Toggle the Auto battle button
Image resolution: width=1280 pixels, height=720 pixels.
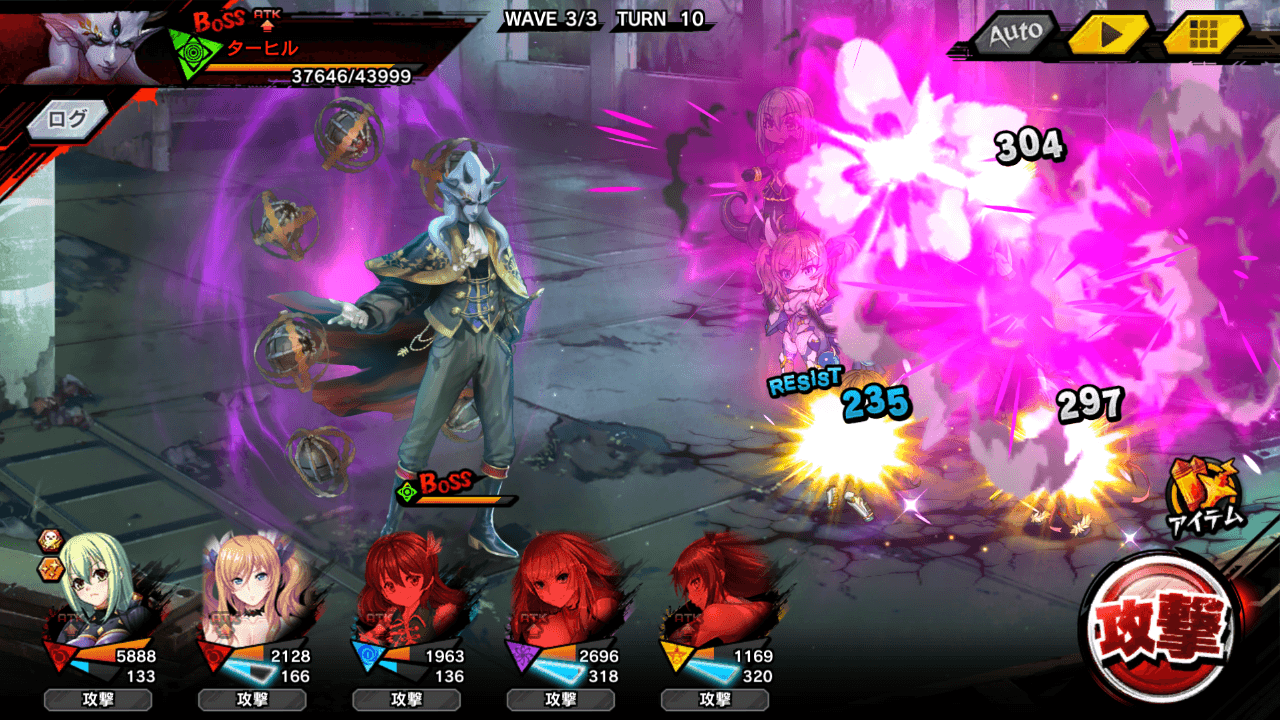[1014, 33]
